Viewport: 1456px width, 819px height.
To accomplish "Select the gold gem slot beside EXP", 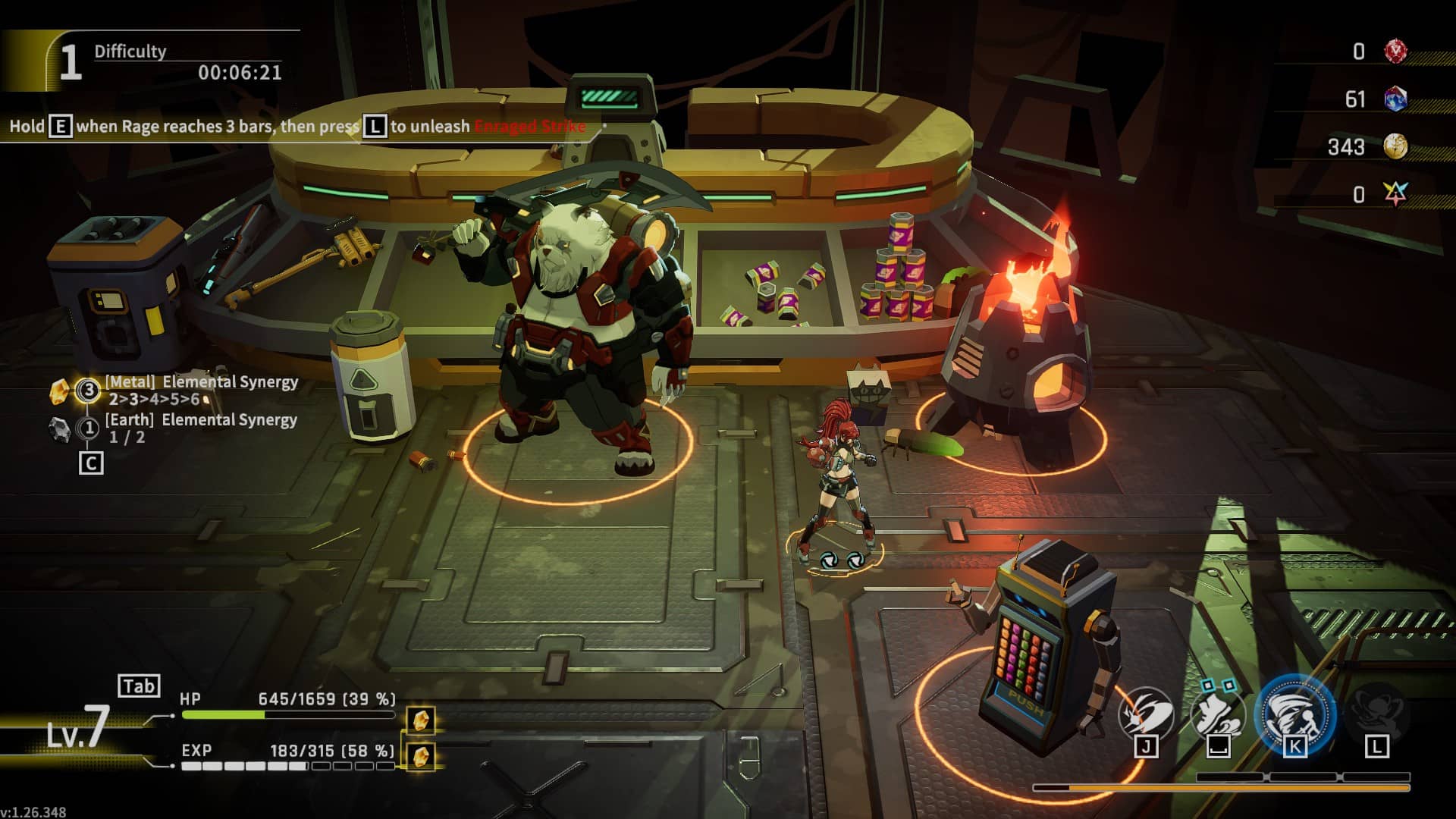I will click(x=422, y=755).
